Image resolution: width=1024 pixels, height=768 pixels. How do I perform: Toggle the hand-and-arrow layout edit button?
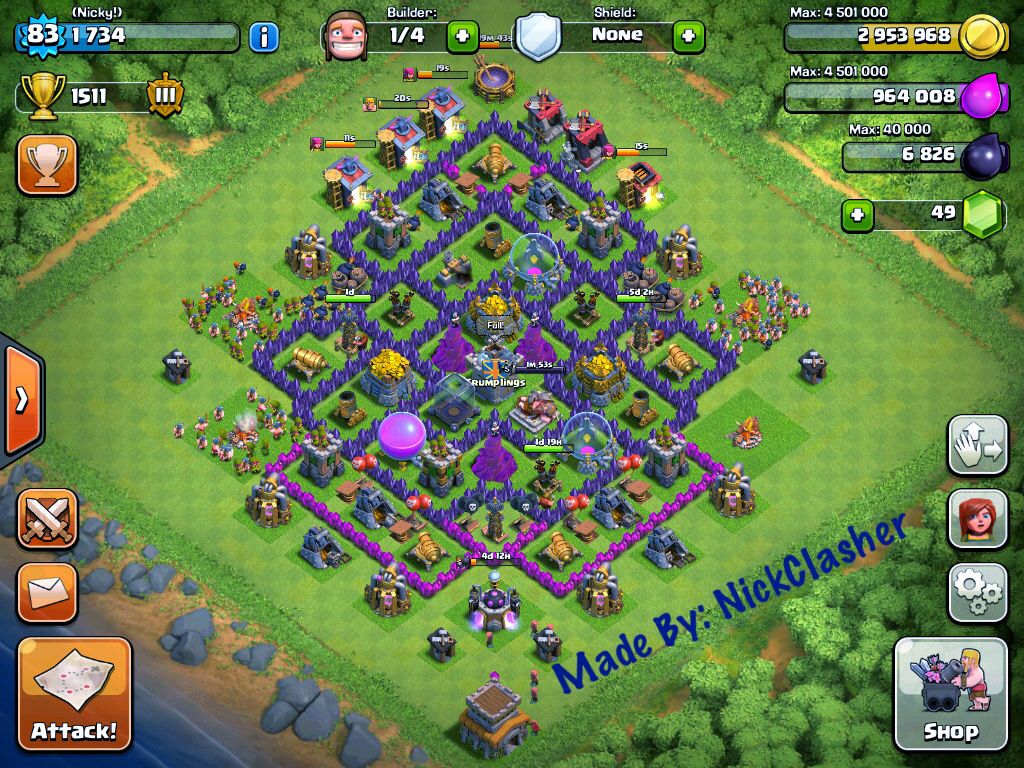[x=977, y=446]
